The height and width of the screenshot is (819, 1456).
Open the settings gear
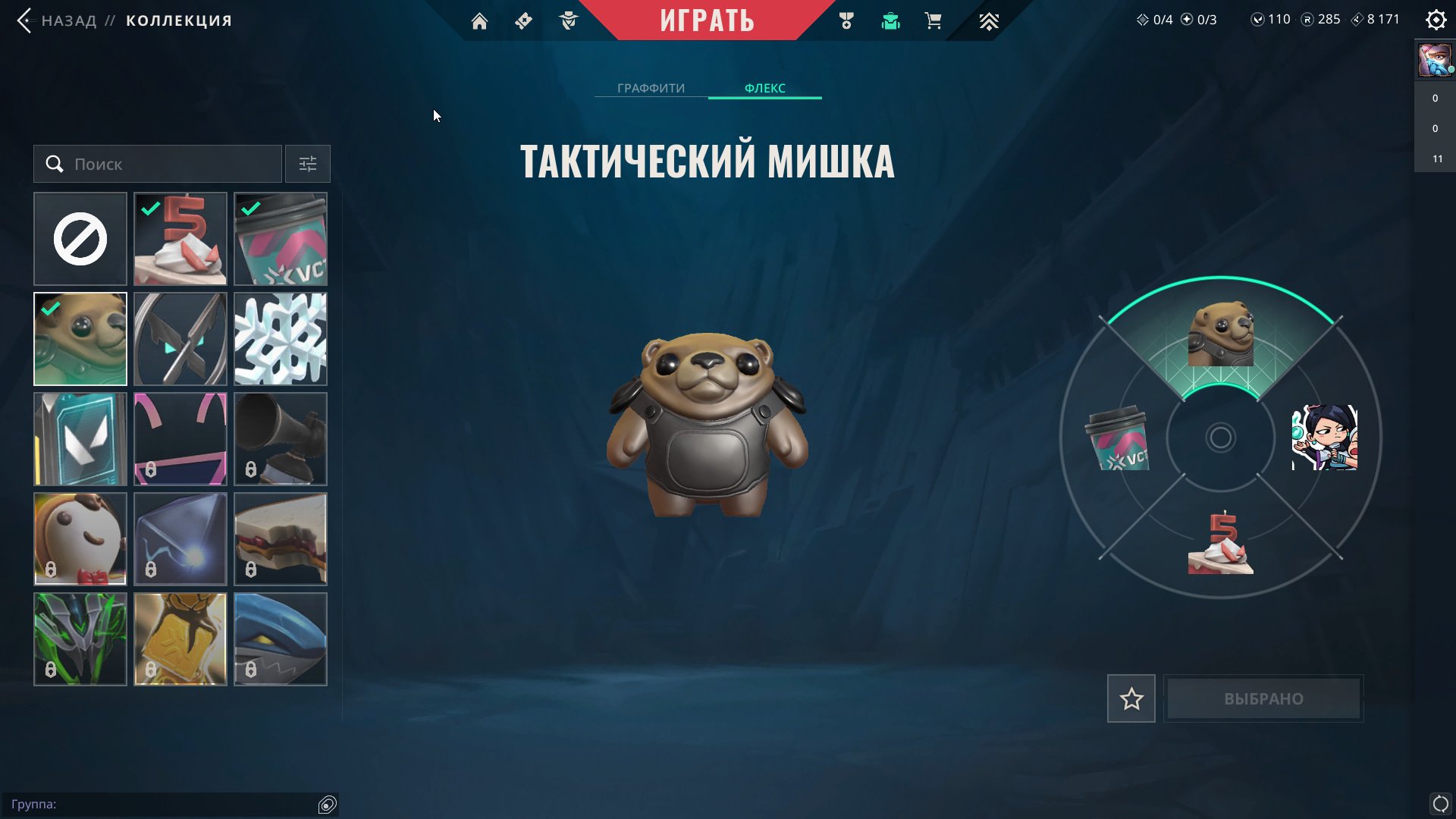pos(1436,20)
